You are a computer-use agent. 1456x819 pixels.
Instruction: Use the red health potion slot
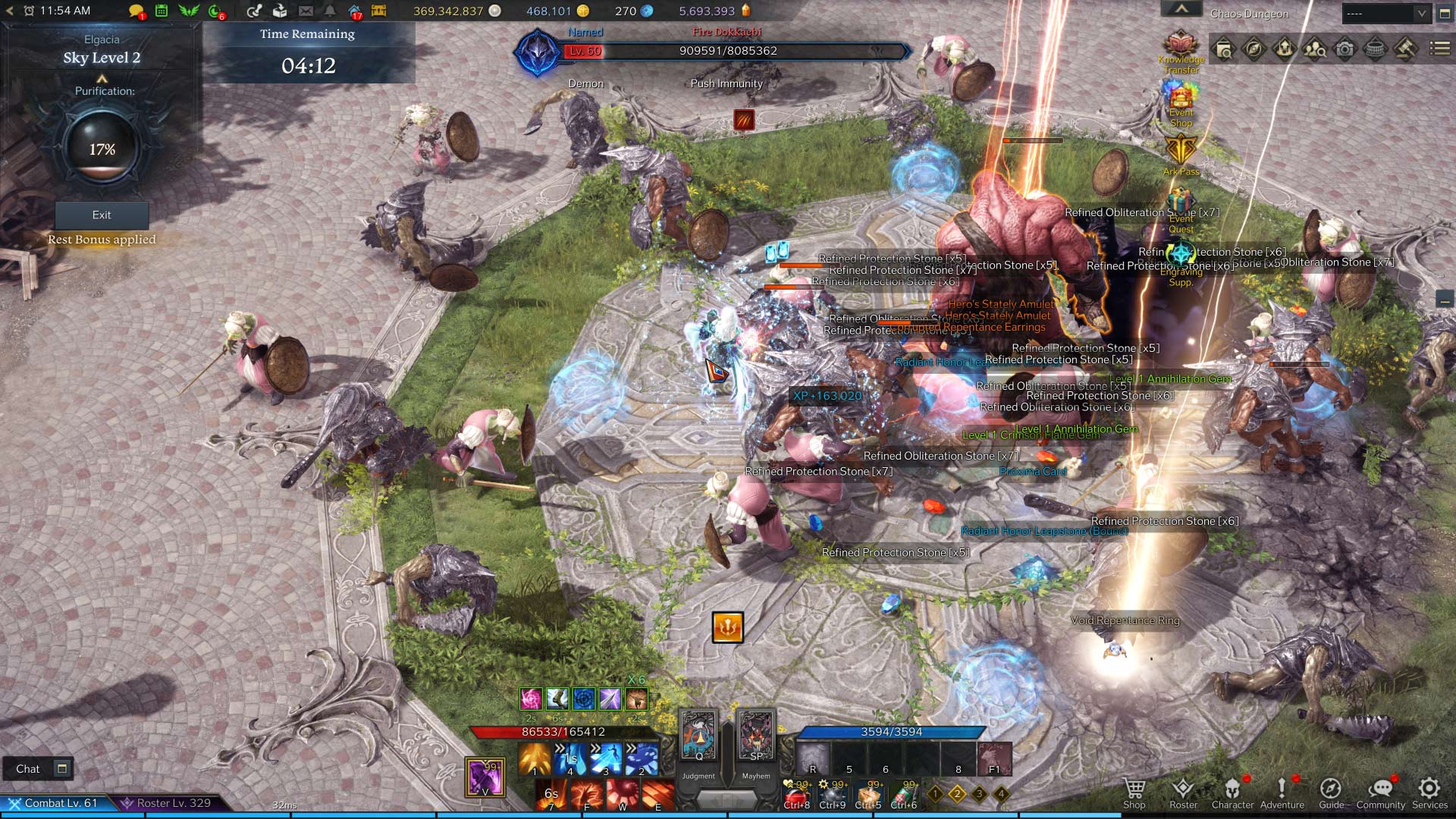[797, 795]
